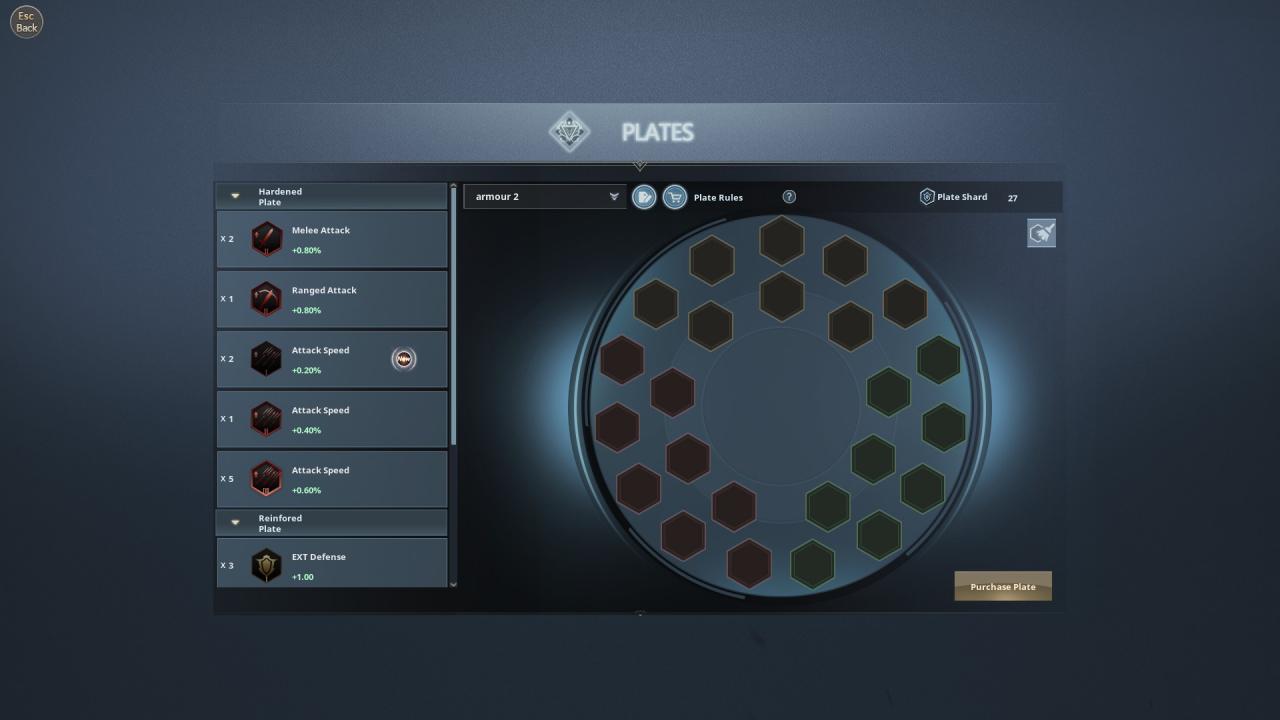Click the clear plates brush icon
Image resolution: width=1280 pixels, height=720 pixels.
point(1041,234)
